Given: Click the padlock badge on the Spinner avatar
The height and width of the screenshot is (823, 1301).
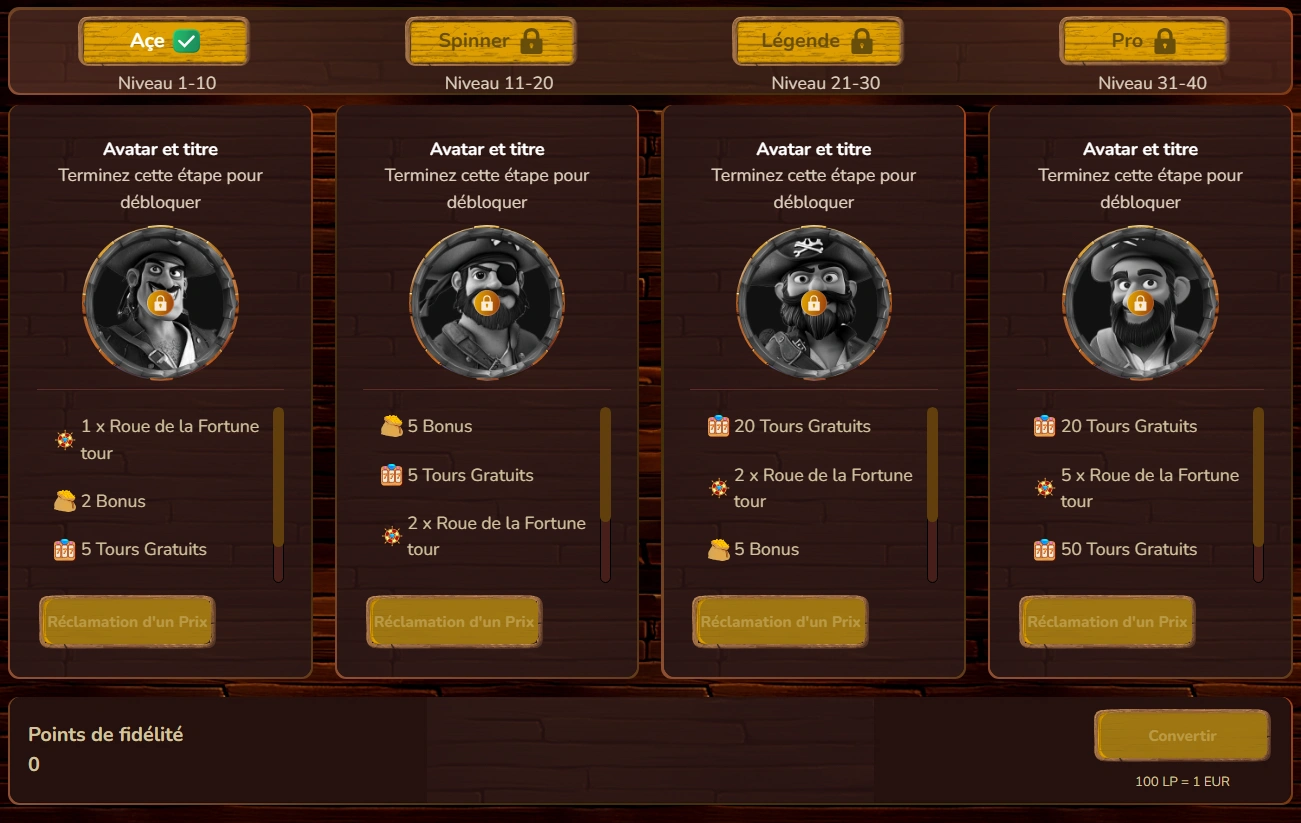Looking at the screenshot, I should tap(488, 302).
